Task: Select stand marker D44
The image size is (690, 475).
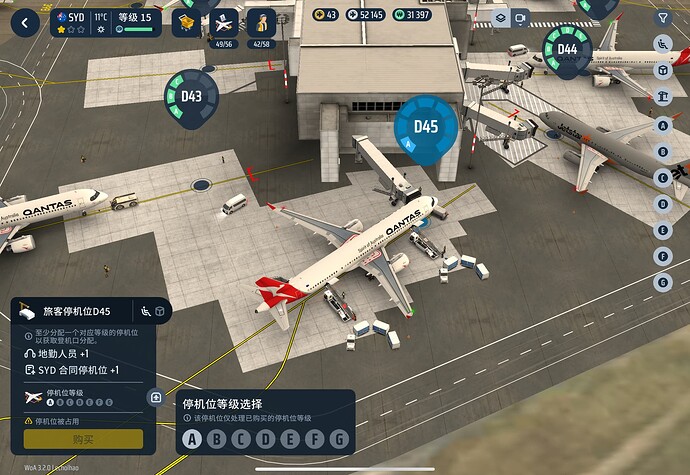Action: pos(567,49)
